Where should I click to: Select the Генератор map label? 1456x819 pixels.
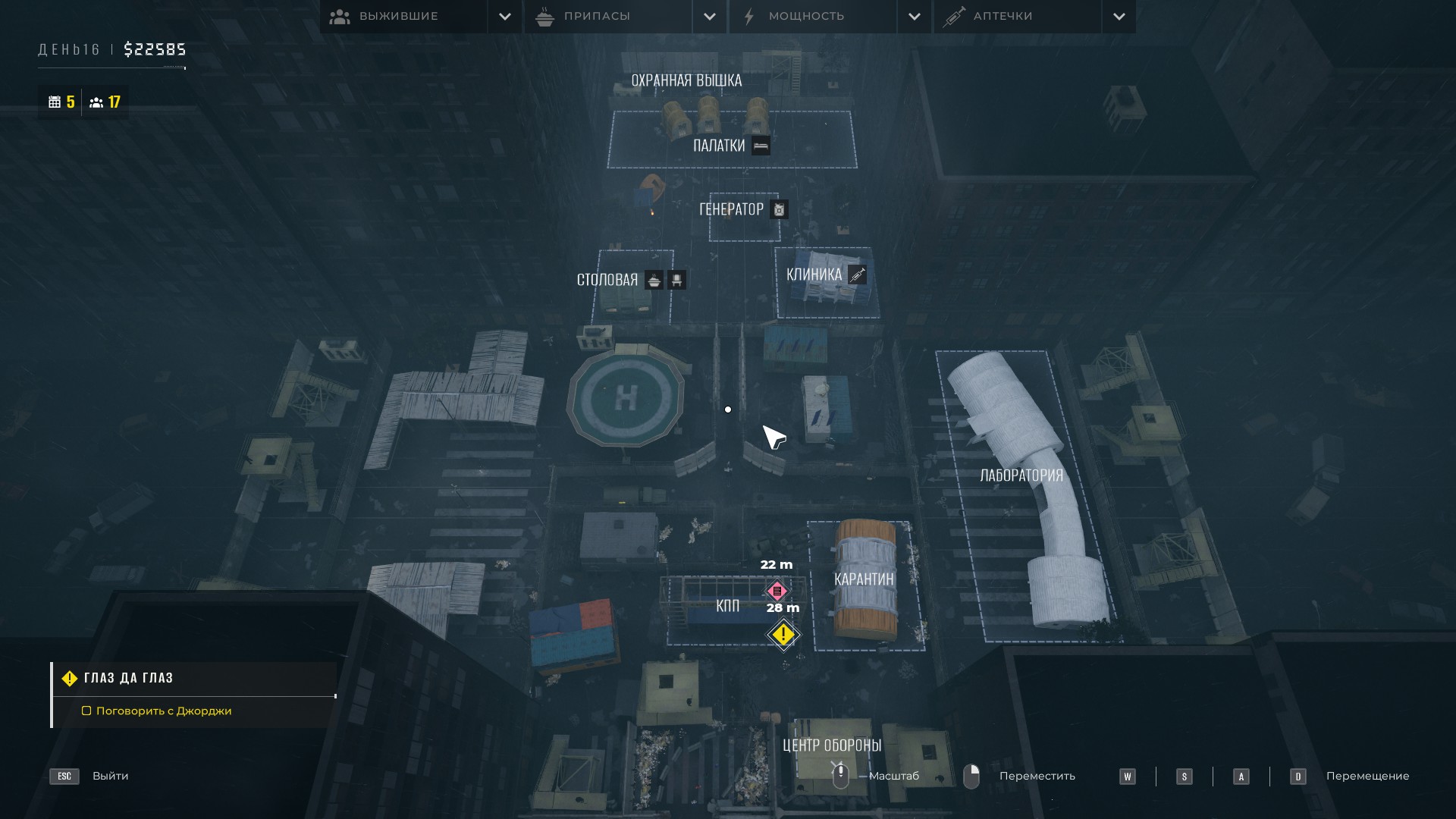point(732,209)
